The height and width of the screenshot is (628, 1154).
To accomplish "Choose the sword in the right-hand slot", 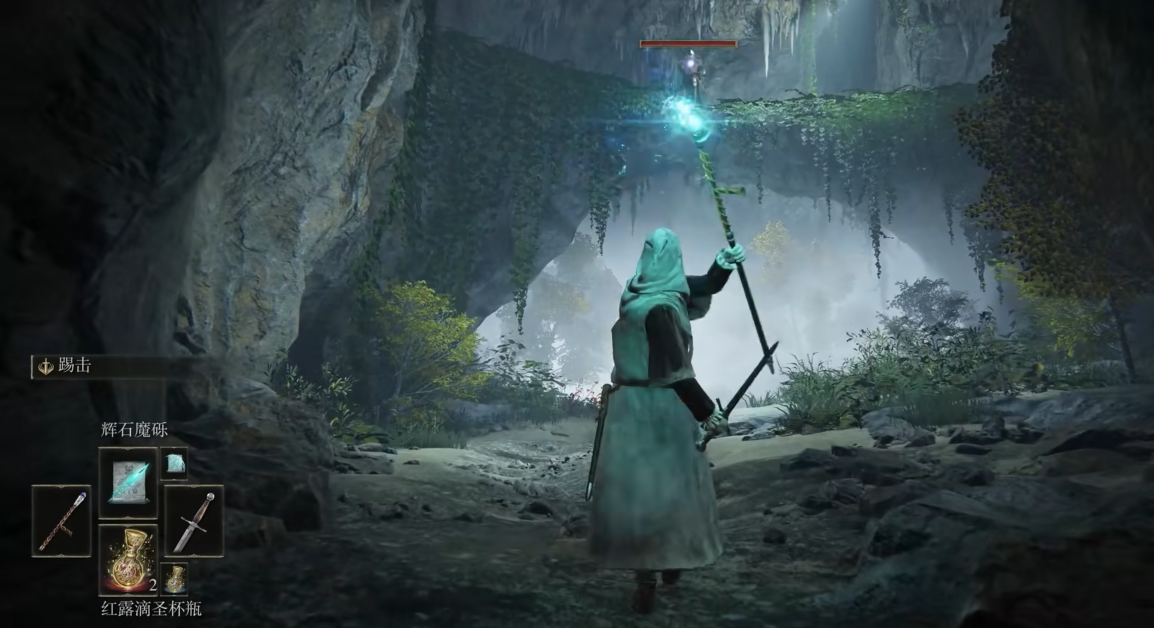I will 194,520.
